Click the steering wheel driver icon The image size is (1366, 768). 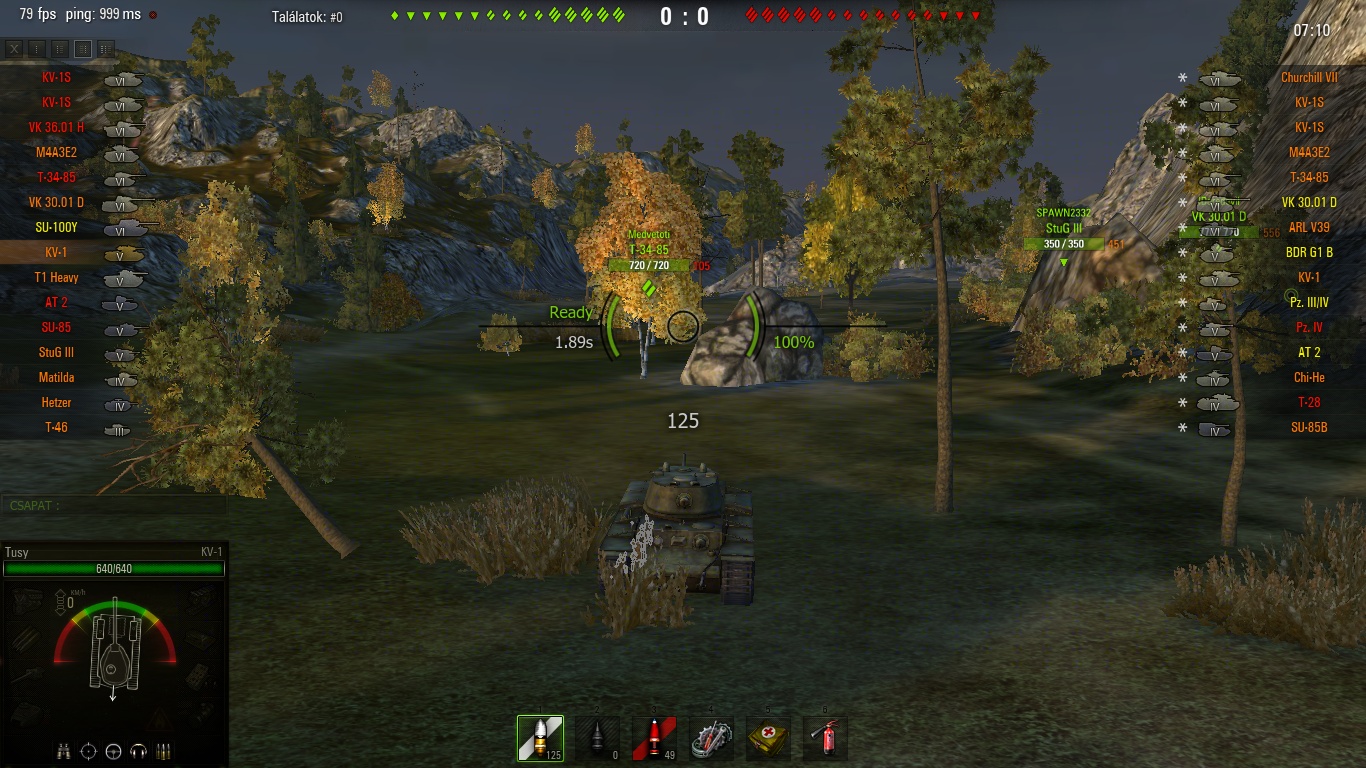coord(114,751)
